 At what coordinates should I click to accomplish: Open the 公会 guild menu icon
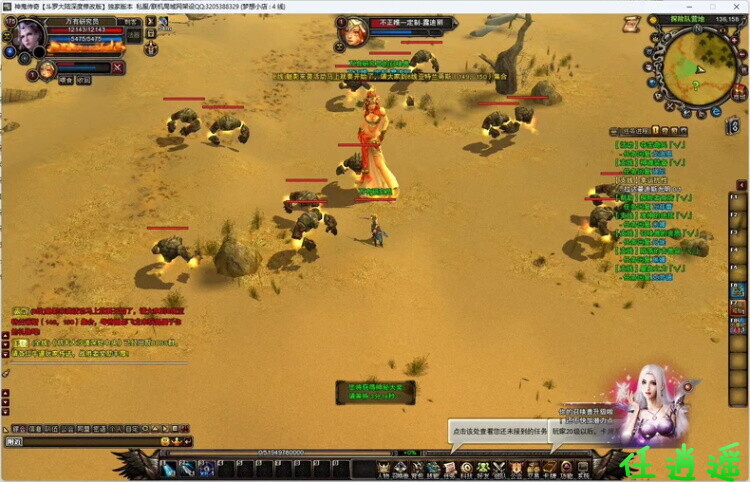tap(515, 469)
